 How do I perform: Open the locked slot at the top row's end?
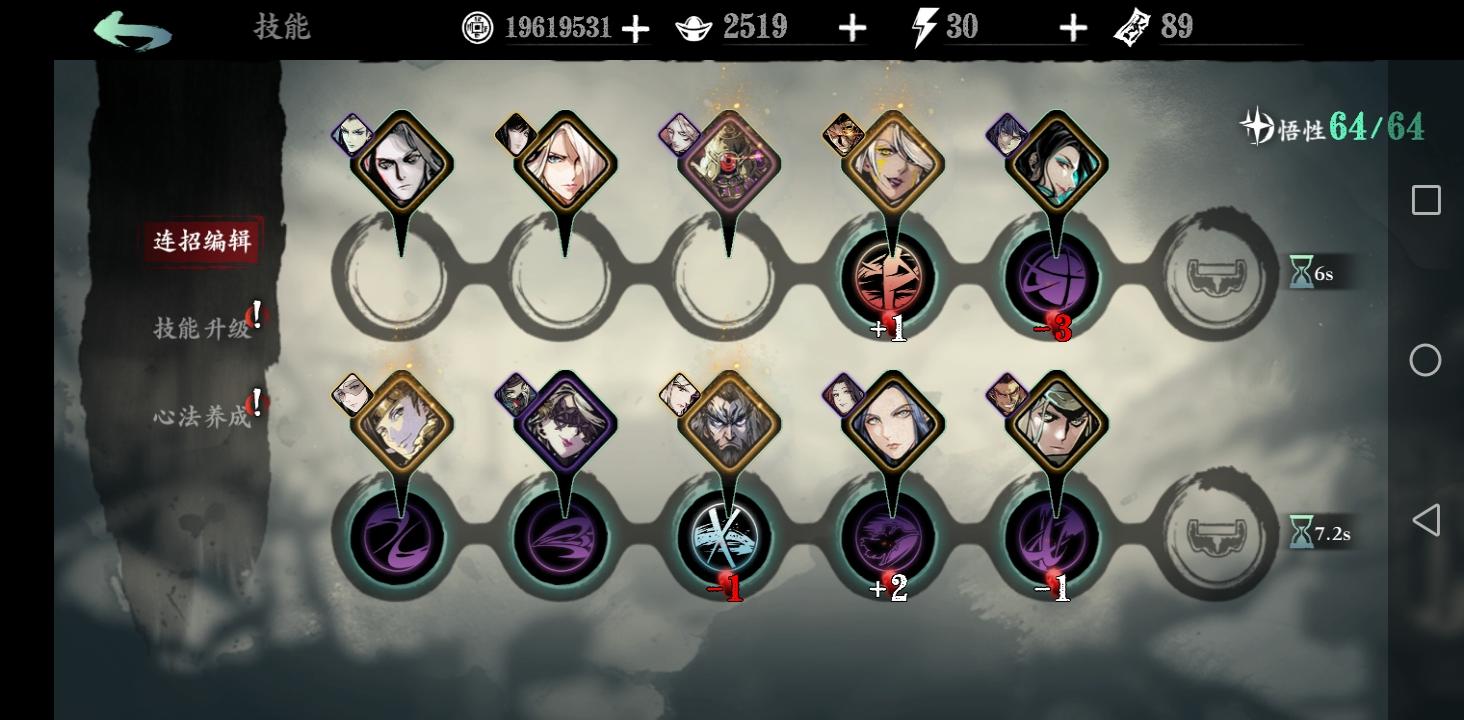tap(1216, 277)
